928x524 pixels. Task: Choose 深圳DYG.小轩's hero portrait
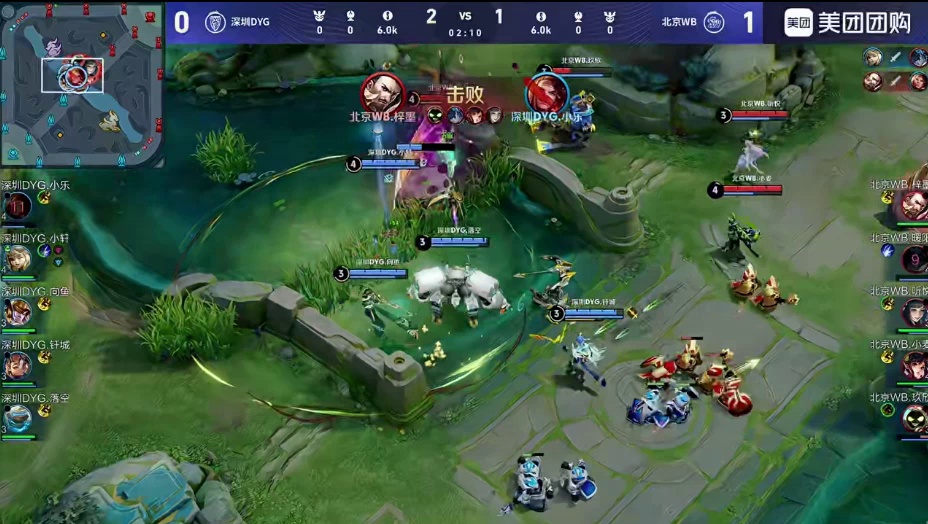(17, 259)
